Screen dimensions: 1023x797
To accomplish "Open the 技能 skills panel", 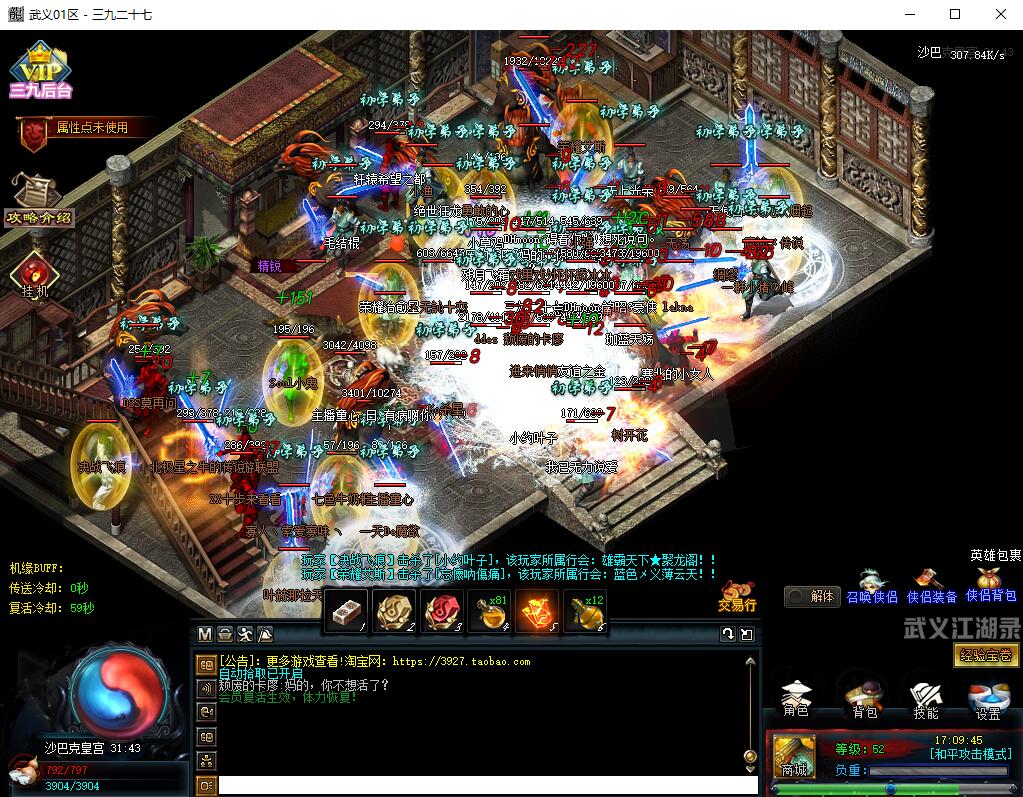I will tap(926, 699).
